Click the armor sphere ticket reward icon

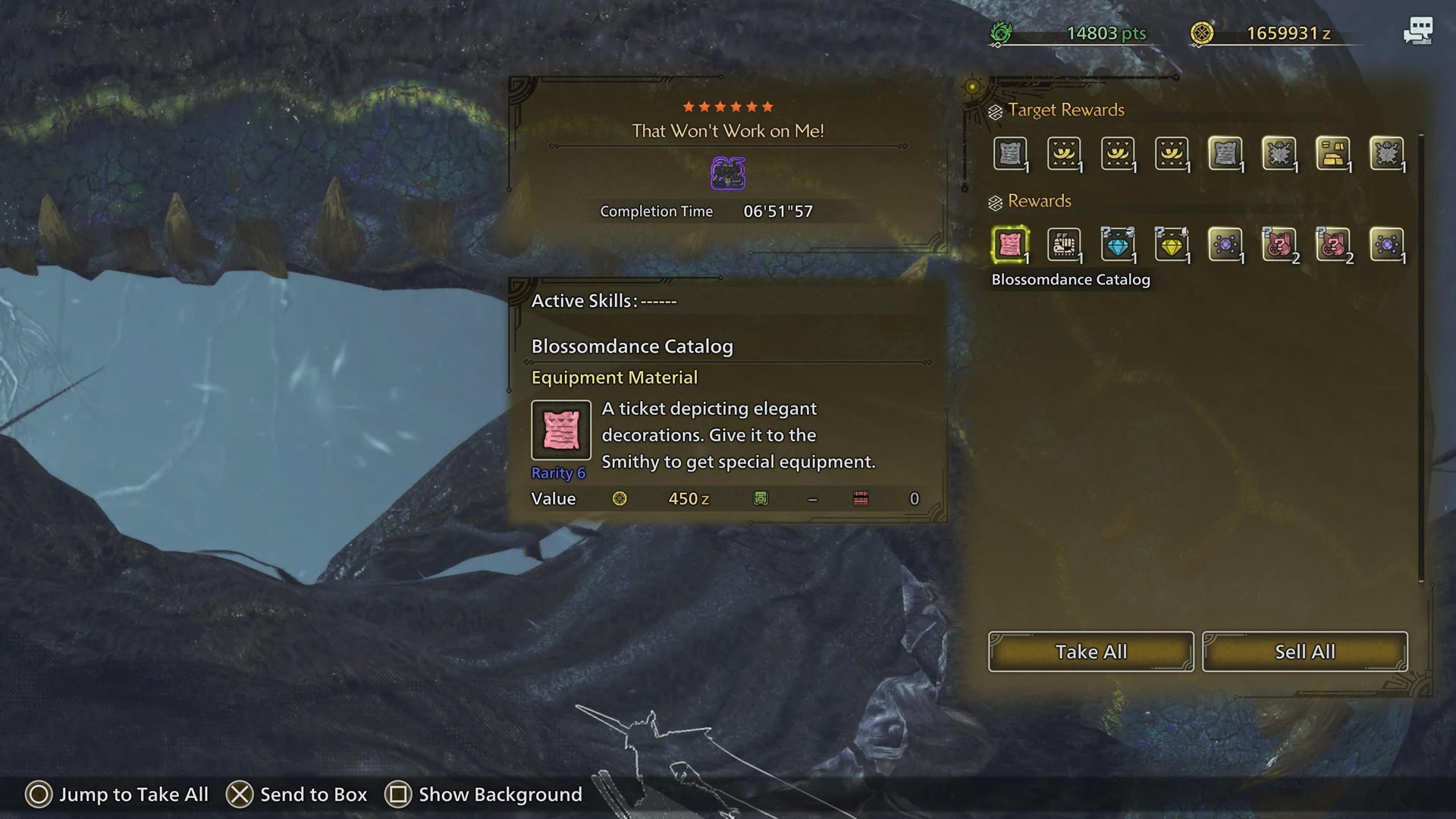click(1064, 244)
